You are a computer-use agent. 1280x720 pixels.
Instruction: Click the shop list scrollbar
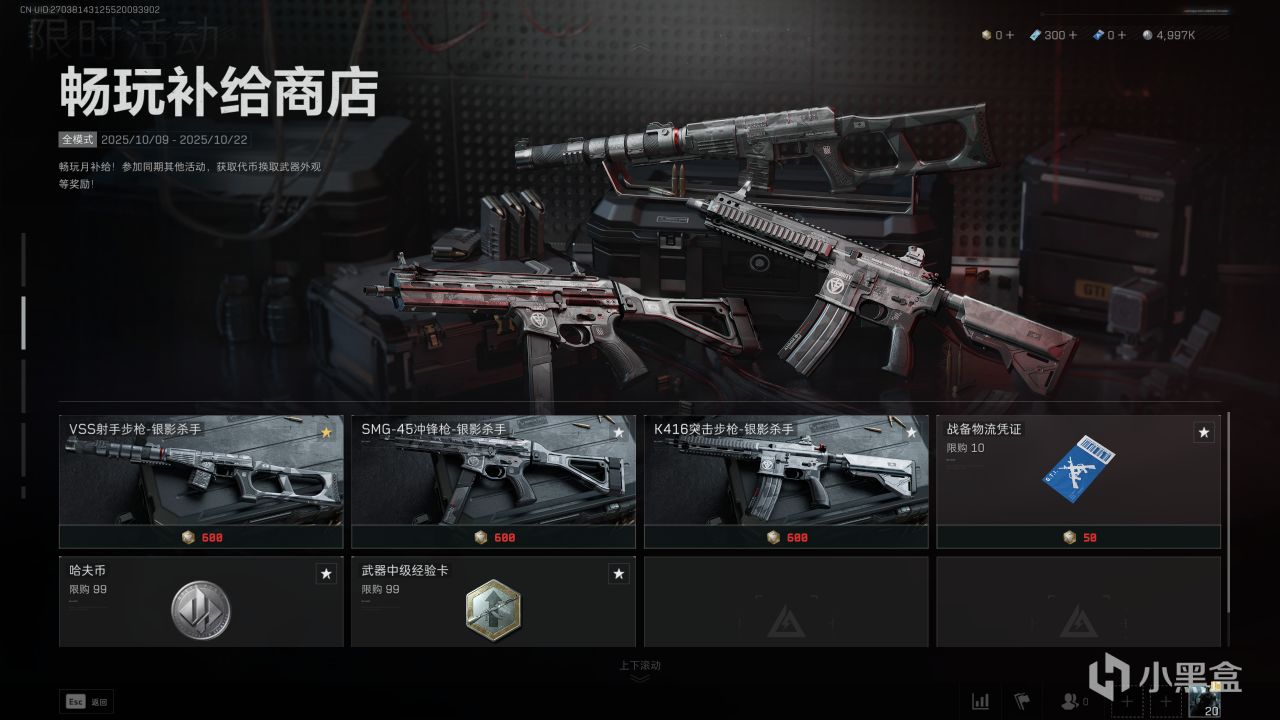pyautogui.click(x=1228, y=510)
